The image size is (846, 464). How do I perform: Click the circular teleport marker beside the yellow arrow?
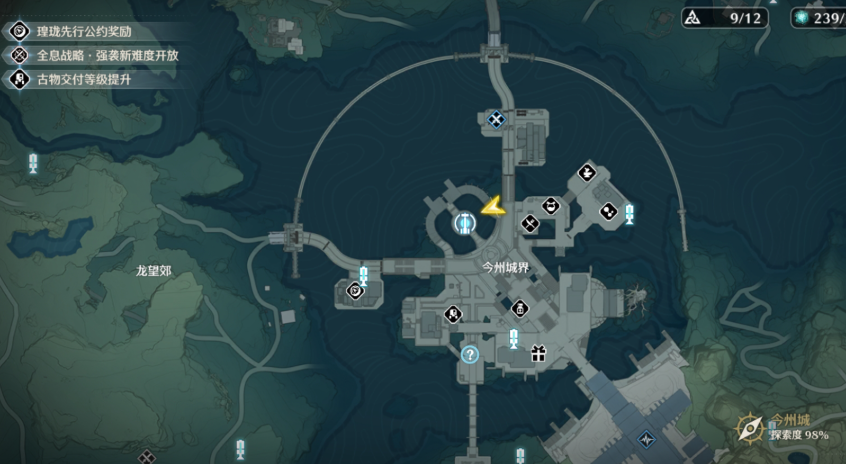coord(464,223)
